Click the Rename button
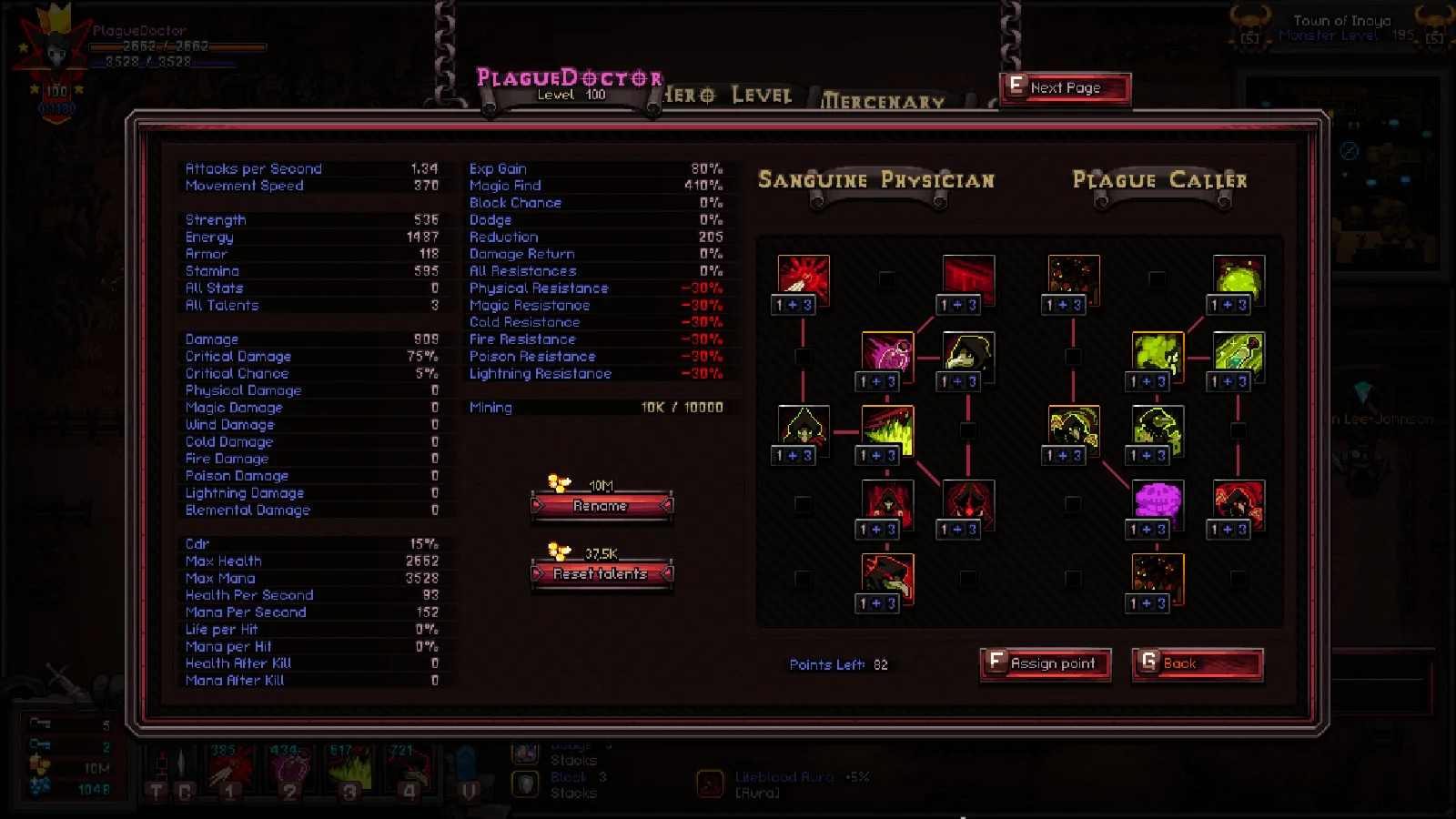Image resolution: width=1456 pixels, height=819 pixels. point(602,506)
